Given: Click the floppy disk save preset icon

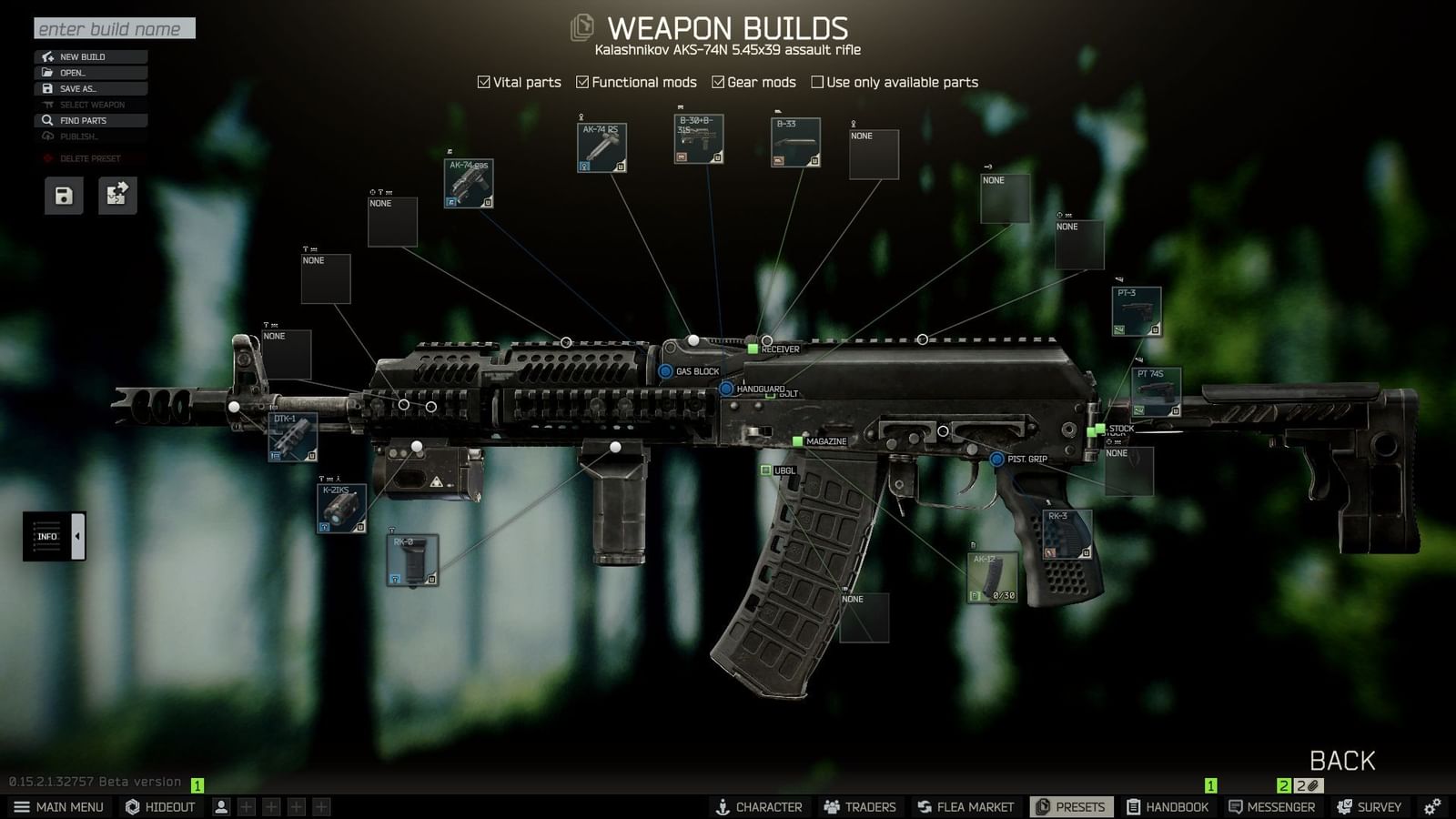Looking at the screenshot, I should 62,195.
